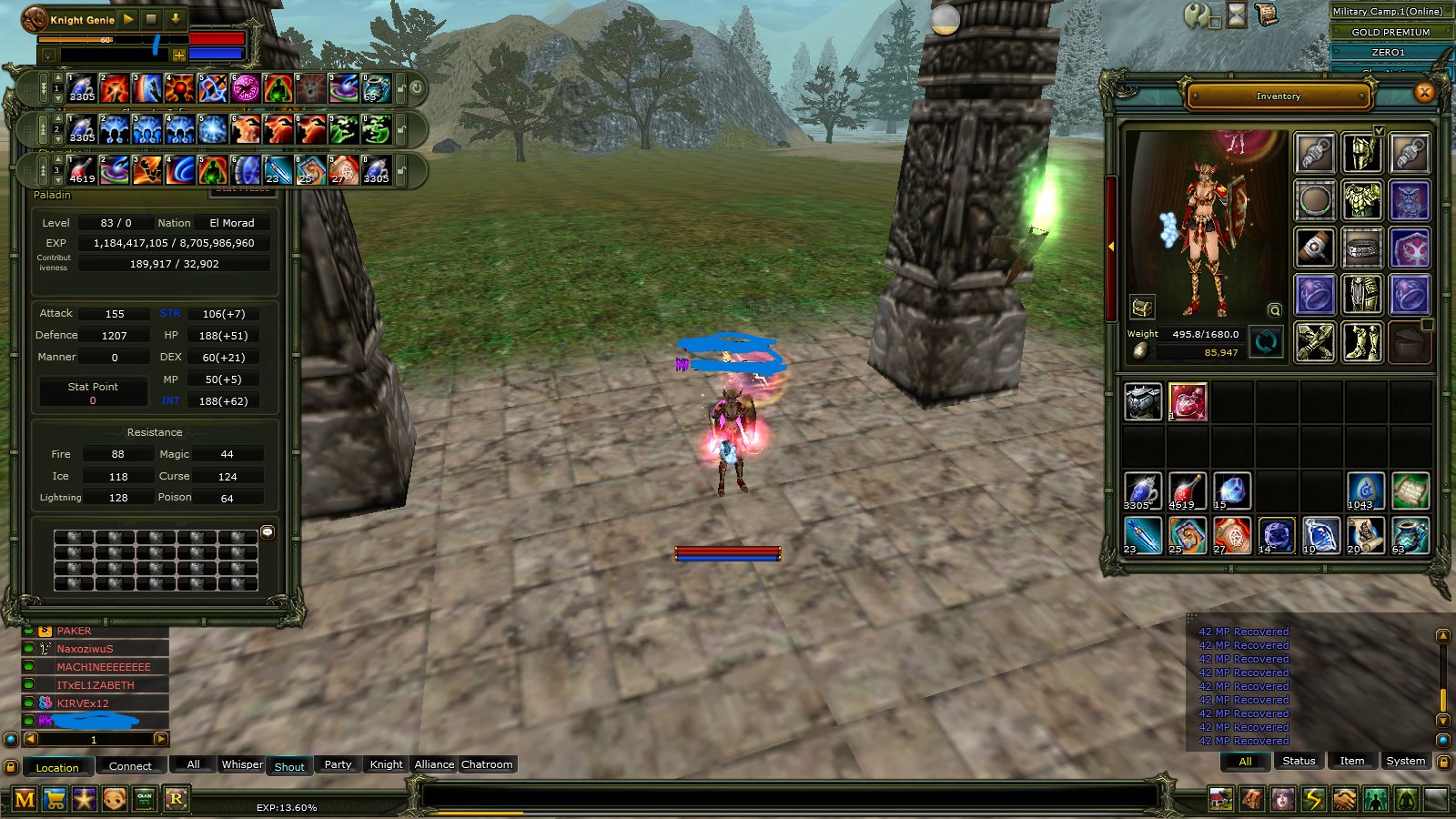
Task: Close the Inventory window
Action: (x=1424, y=92)
